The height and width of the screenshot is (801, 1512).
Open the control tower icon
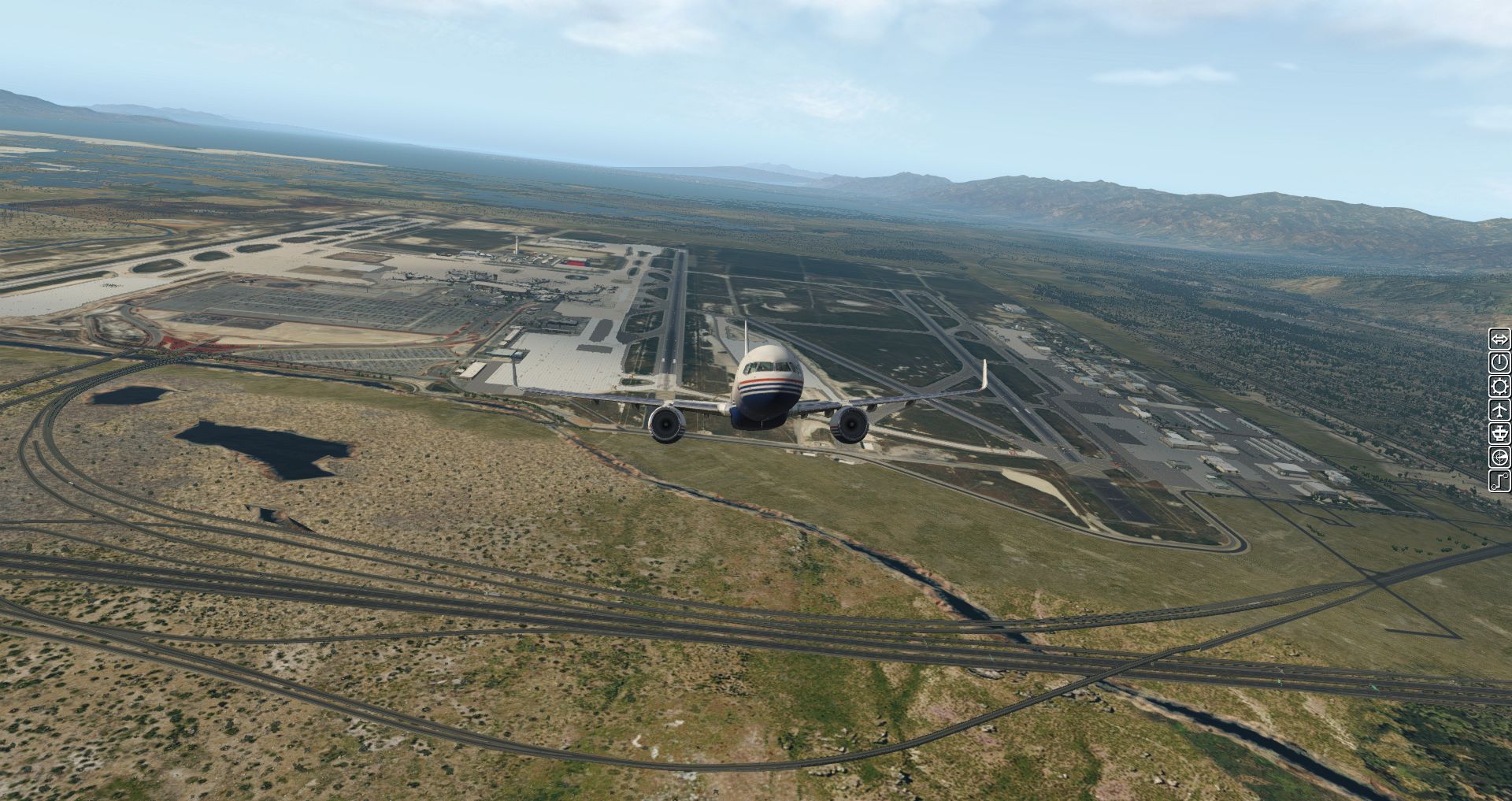point(1499,433)
